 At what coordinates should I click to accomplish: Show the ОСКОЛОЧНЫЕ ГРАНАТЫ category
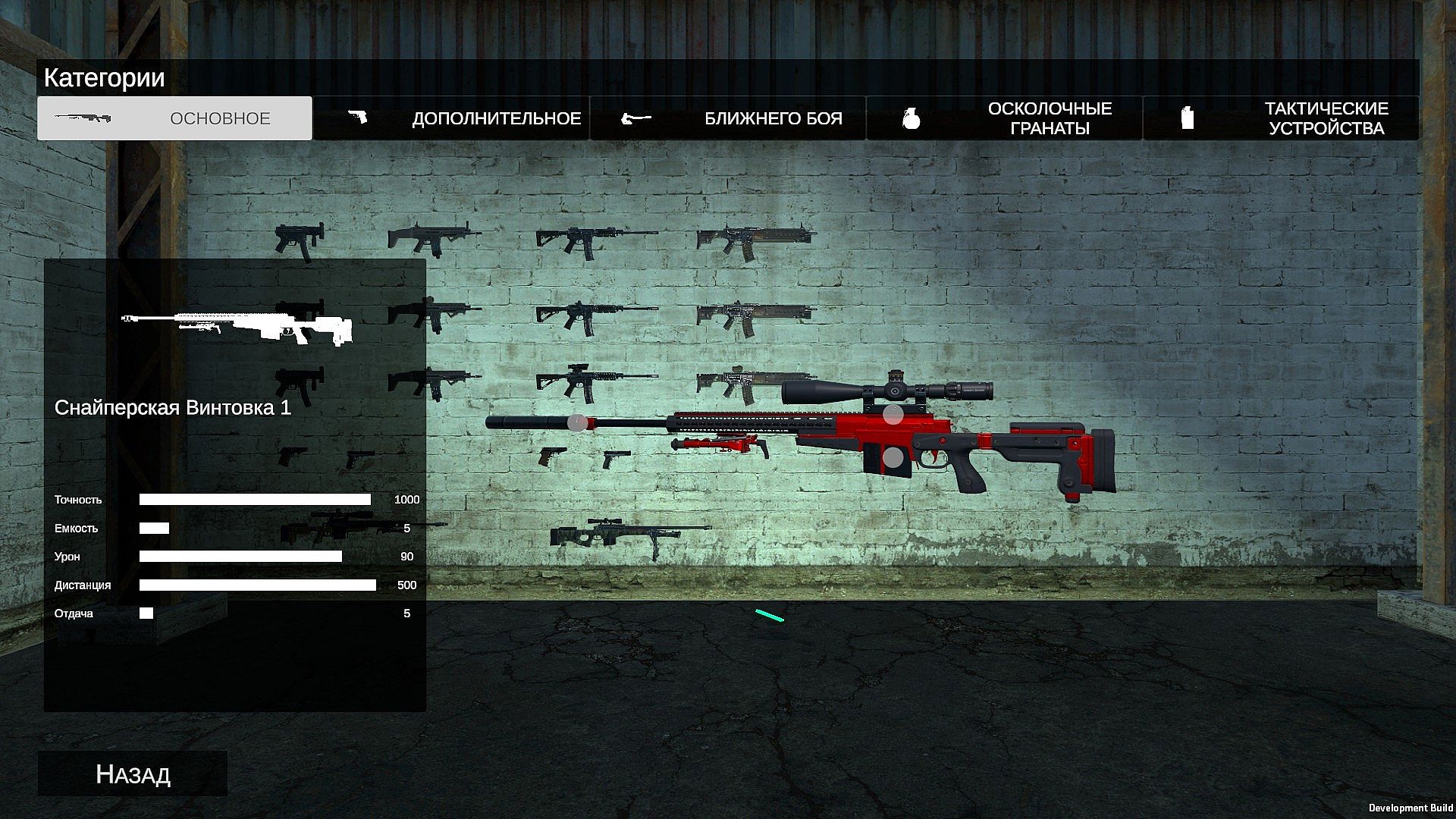(1004, 118)
